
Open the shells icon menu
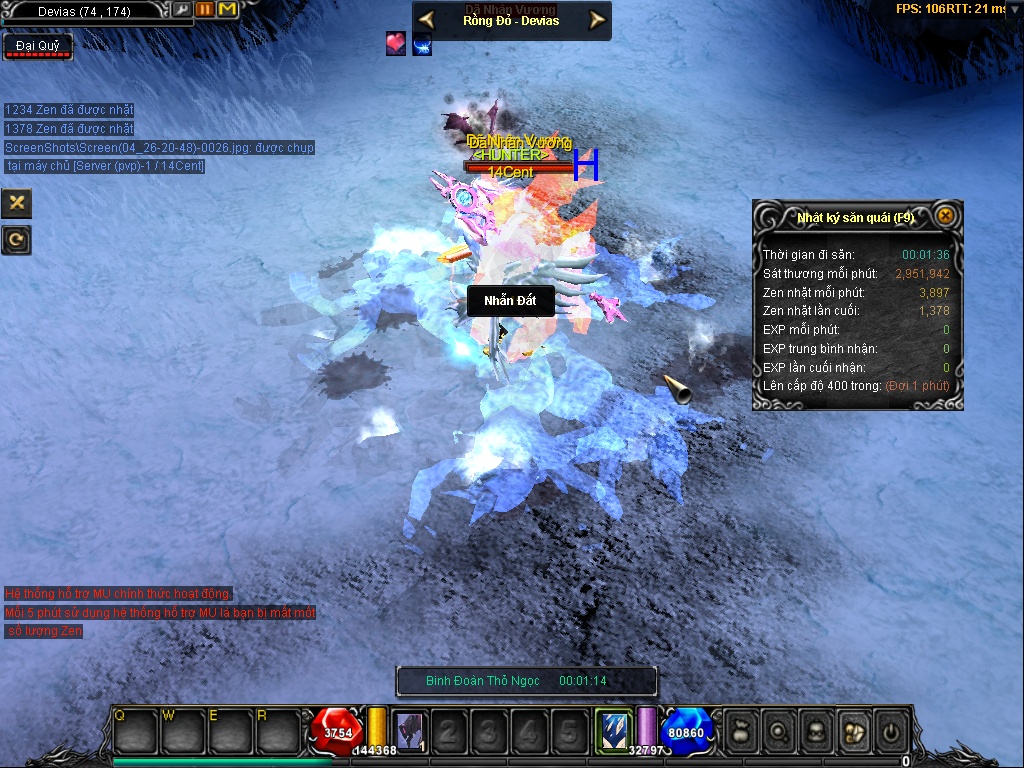tap(853, 732)
